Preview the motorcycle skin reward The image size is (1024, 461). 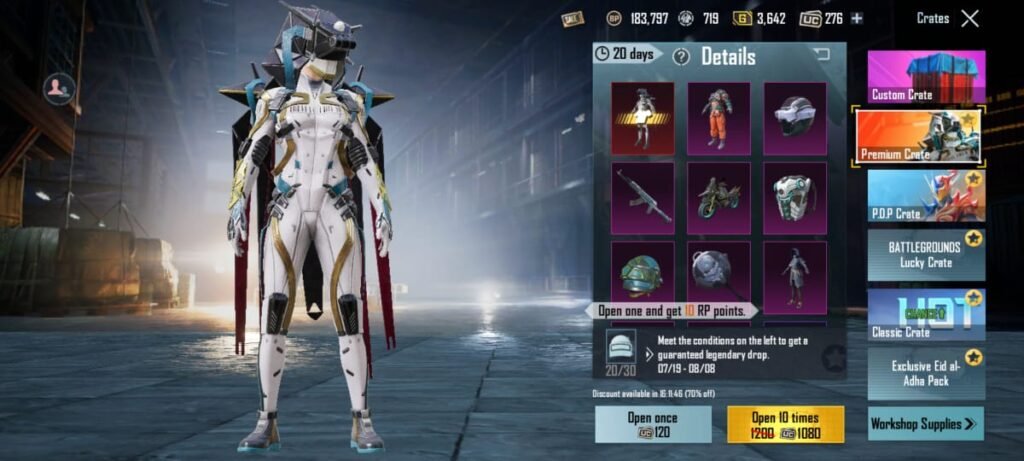click(x=718, y=197)
